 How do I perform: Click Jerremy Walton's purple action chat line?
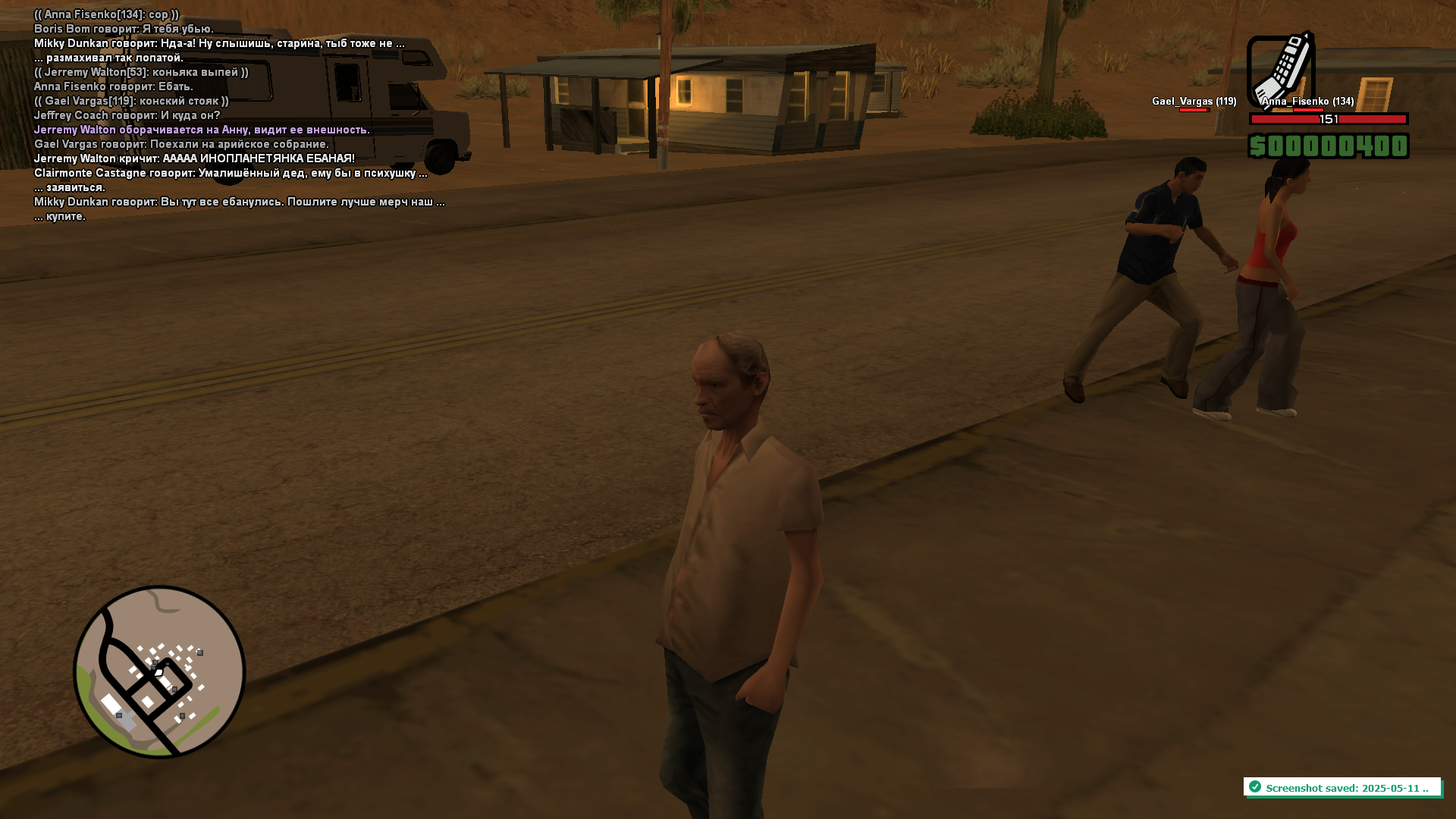coord(202,130)
